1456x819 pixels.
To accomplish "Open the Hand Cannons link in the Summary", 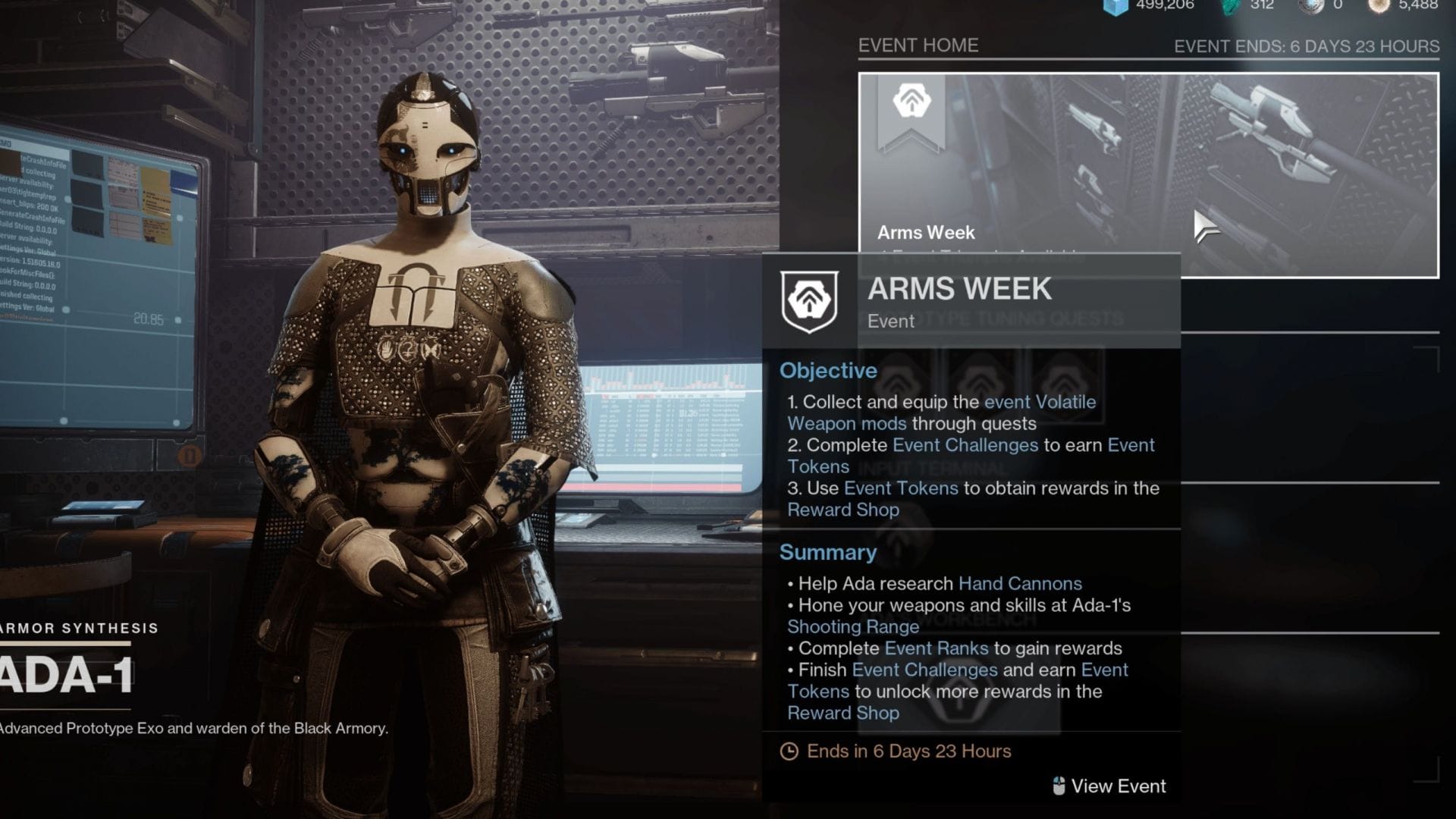I will [x=1020, y=583].
